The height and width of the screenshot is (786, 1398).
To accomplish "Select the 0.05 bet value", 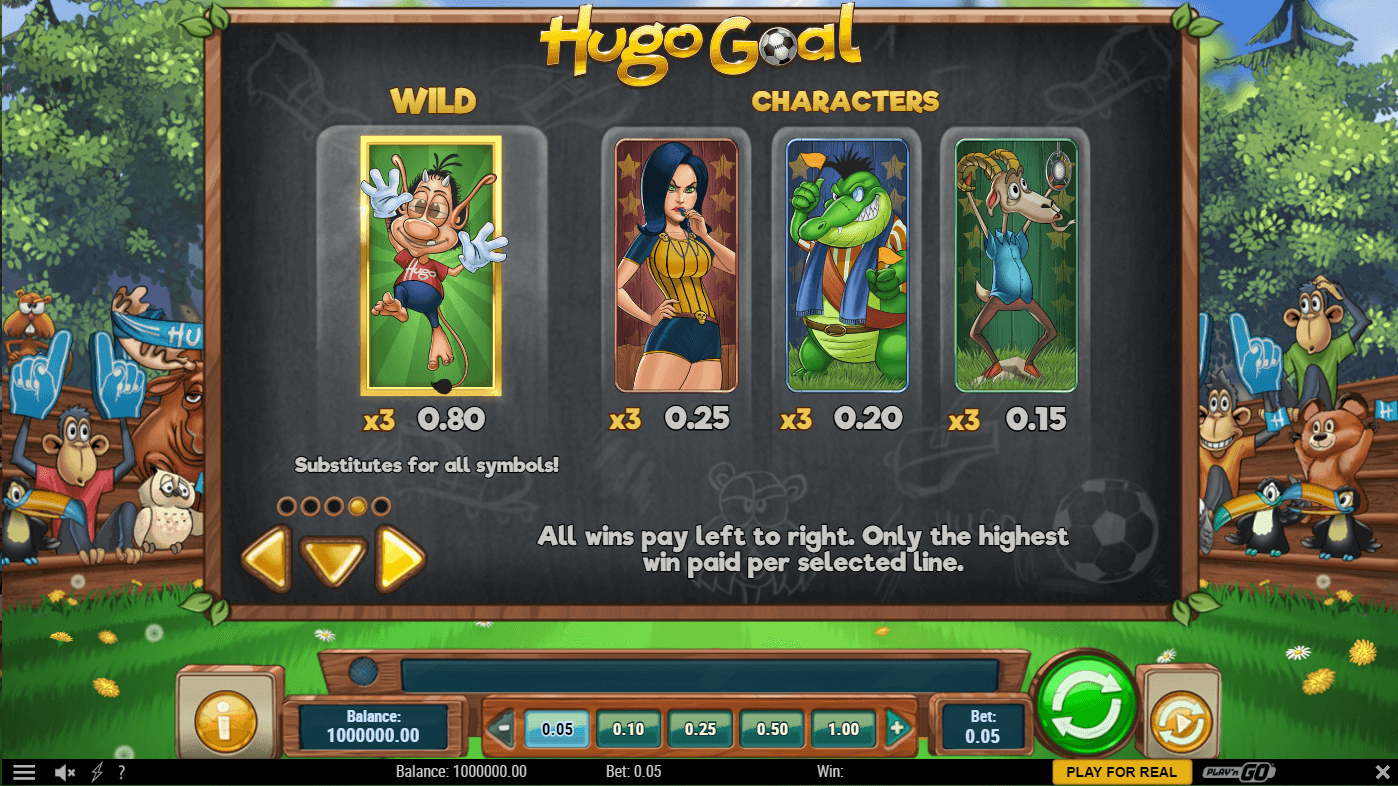I will [x=557, y=729].
